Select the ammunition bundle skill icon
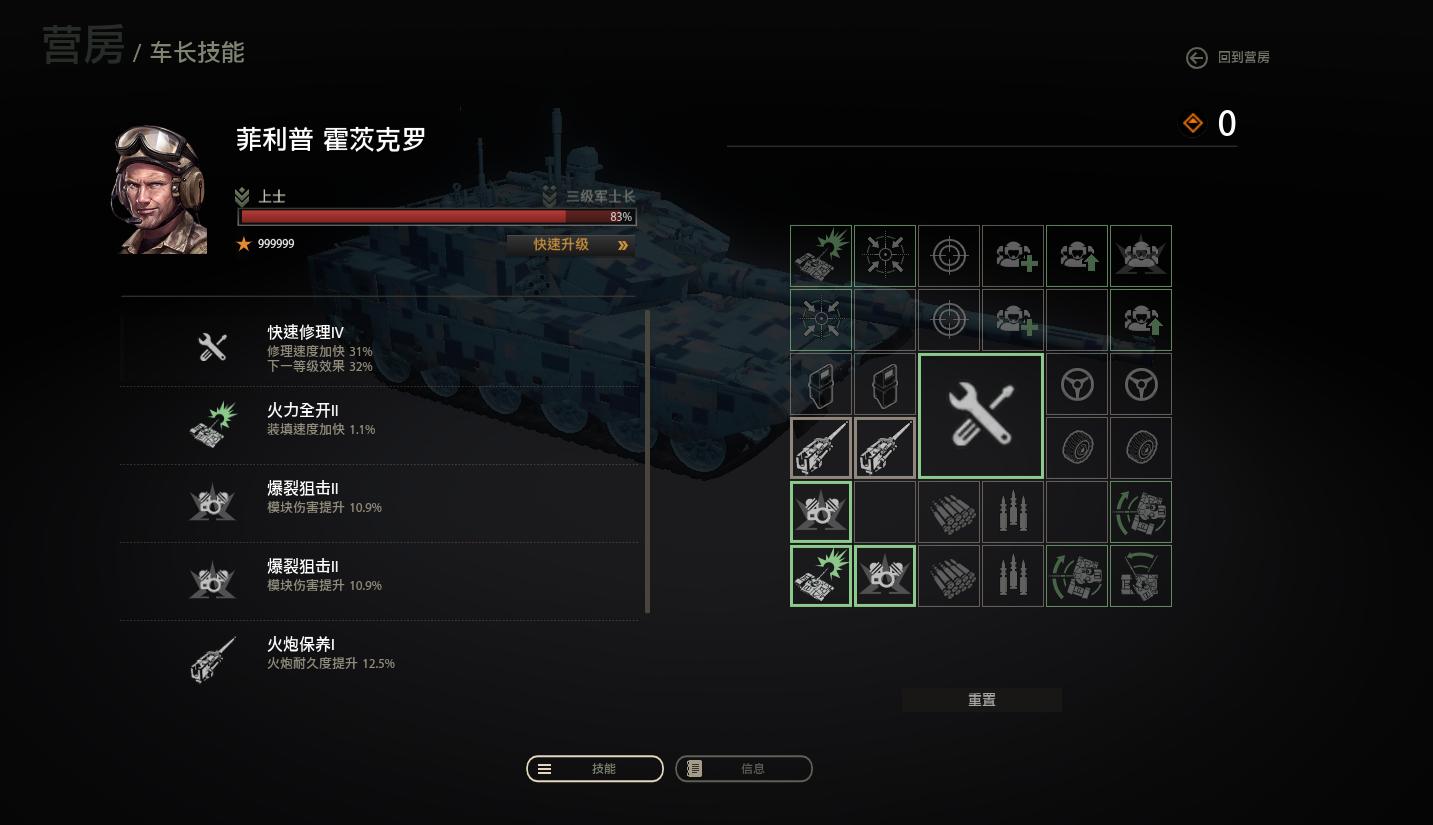1433x825 pixels. click(x=948, y=511)
